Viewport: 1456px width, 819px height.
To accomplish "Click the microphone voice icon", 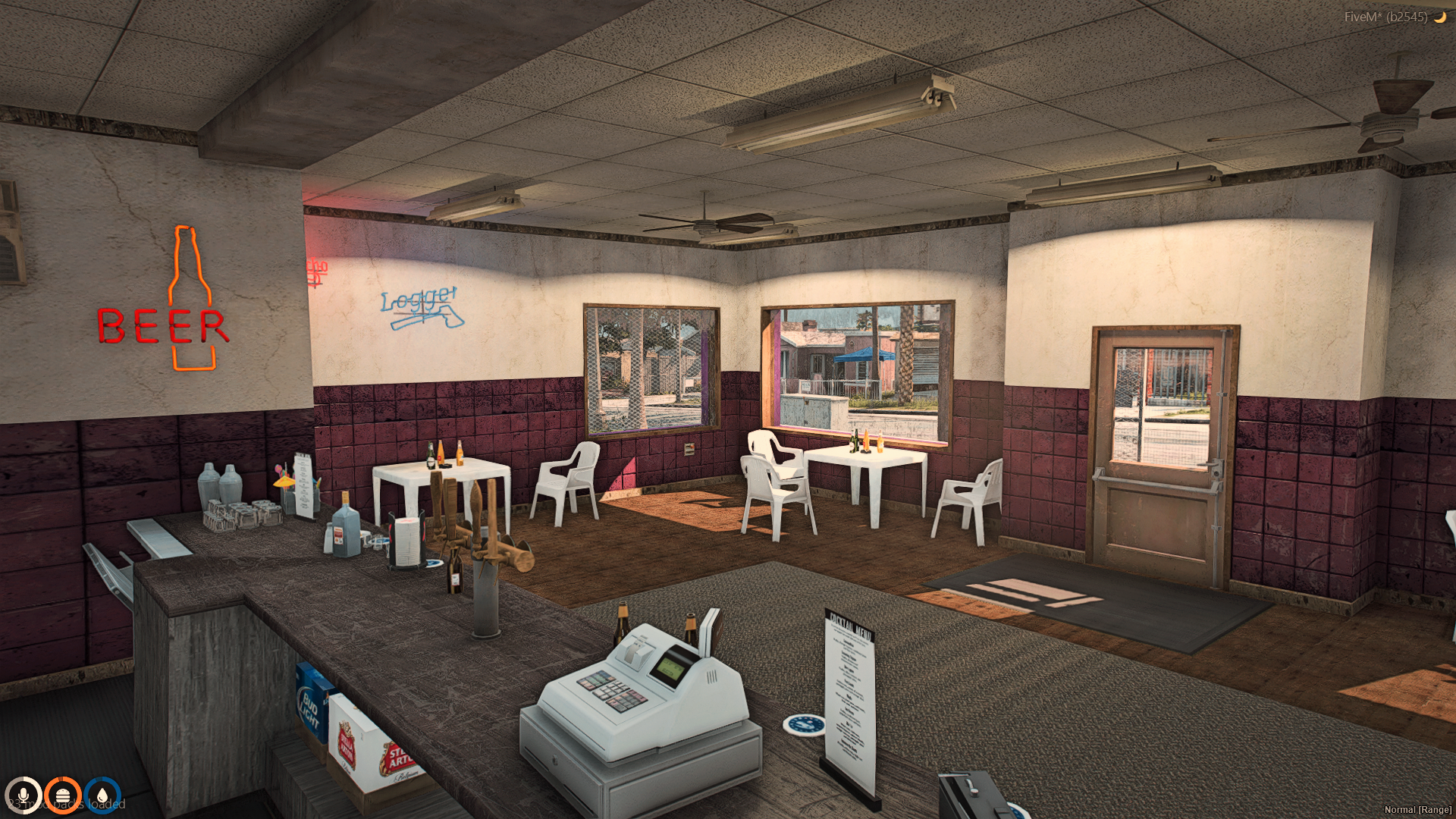I will tap(23, 795).
